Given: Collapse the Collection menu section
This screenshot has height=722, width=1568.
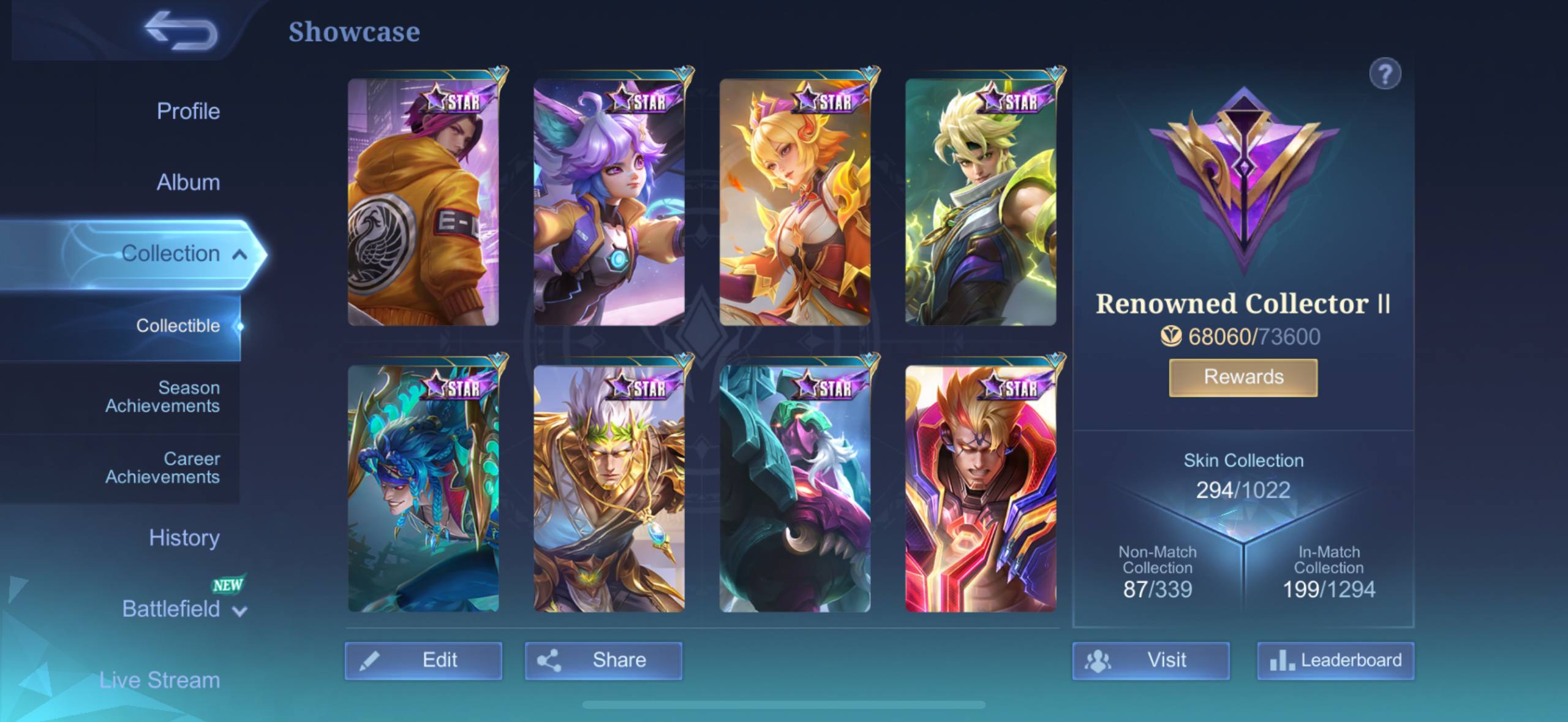Looking at the screenshot, I should tap(239, 254).
